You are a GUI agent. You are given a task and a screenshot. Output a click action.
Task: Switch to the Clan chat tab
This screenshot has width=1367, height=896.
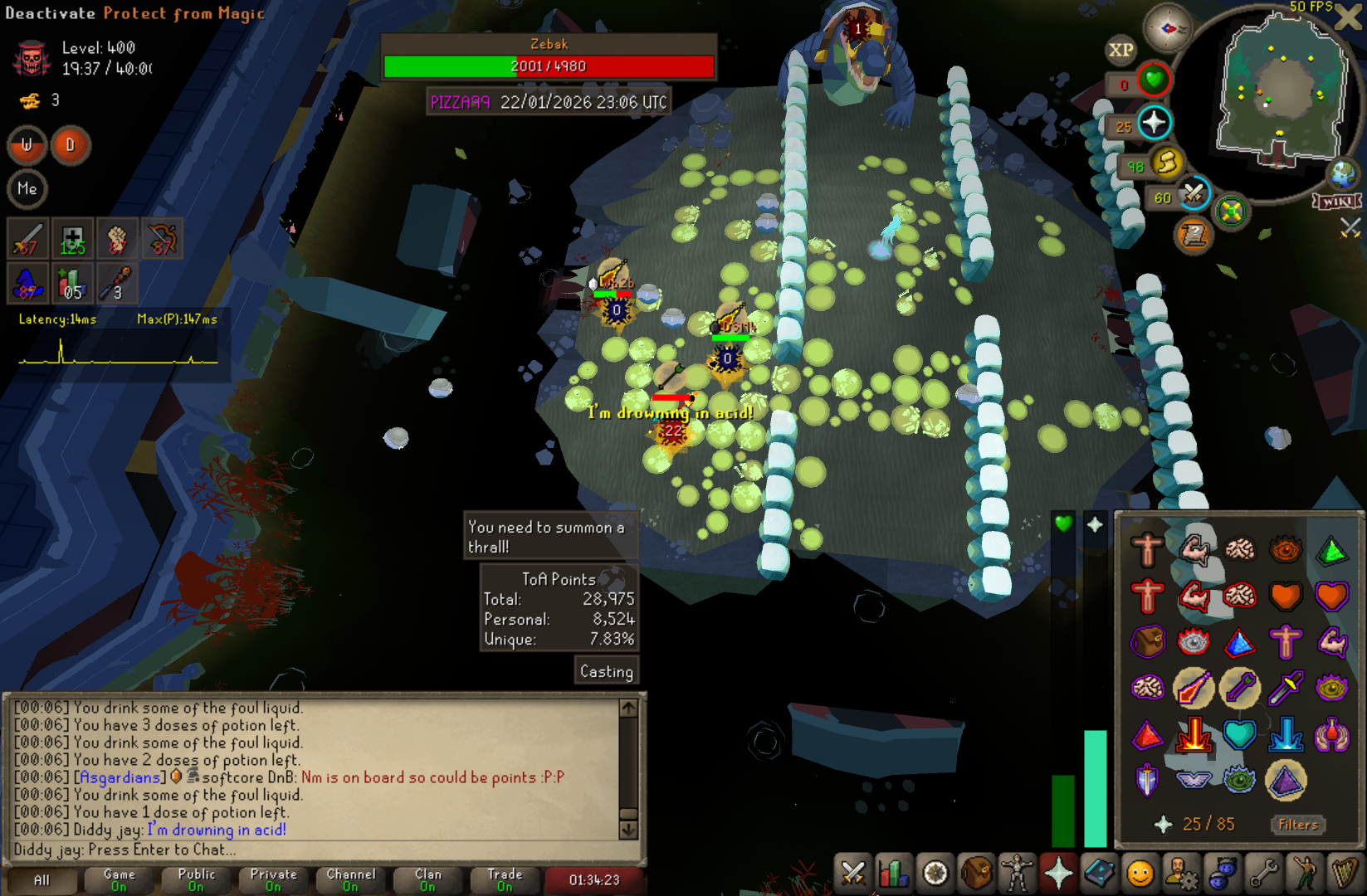tap(427, 879)
